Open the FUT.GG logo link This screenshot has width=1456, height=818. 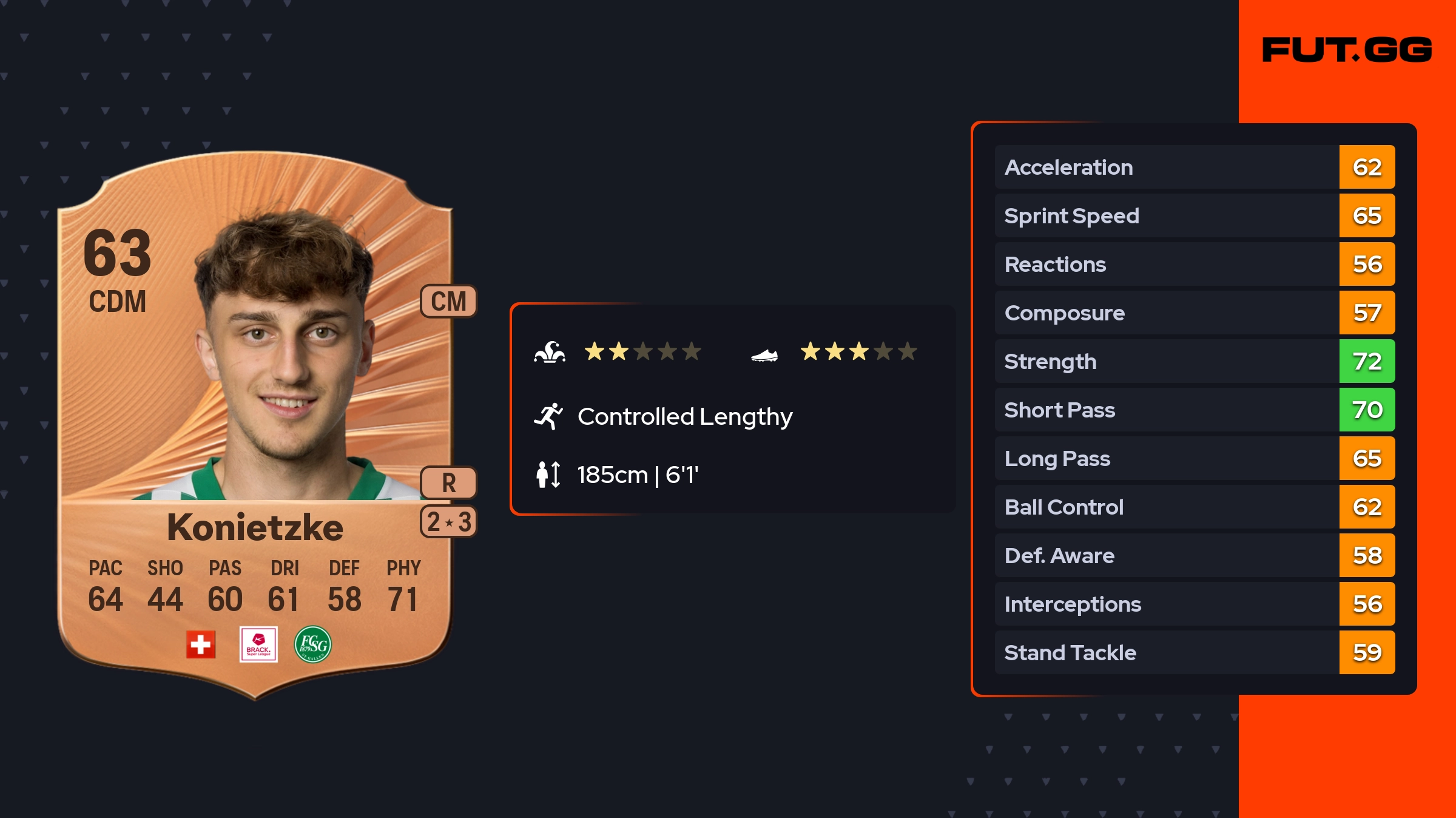1347,50
